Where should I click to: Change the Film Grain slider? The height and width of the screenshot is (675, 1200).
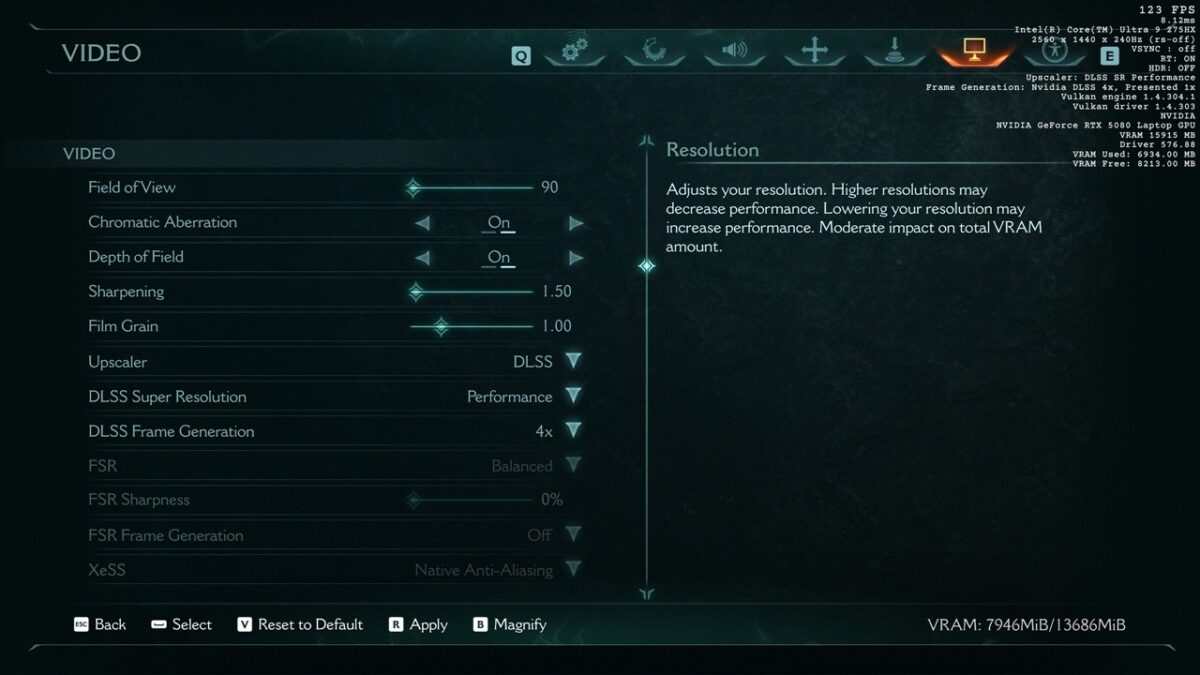point(440,326)
